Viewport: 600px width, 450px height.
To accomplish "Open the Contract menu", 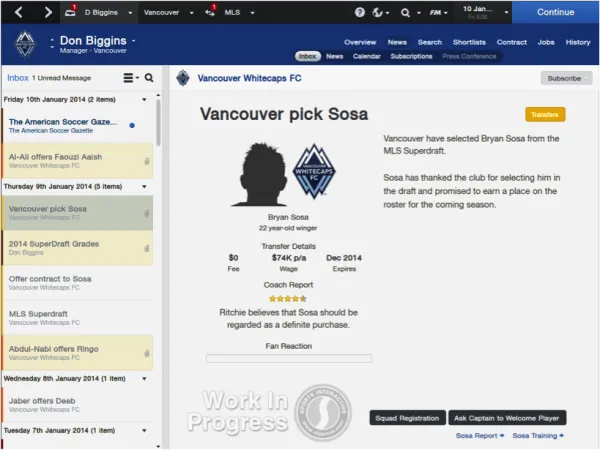I will coord(511,42).
